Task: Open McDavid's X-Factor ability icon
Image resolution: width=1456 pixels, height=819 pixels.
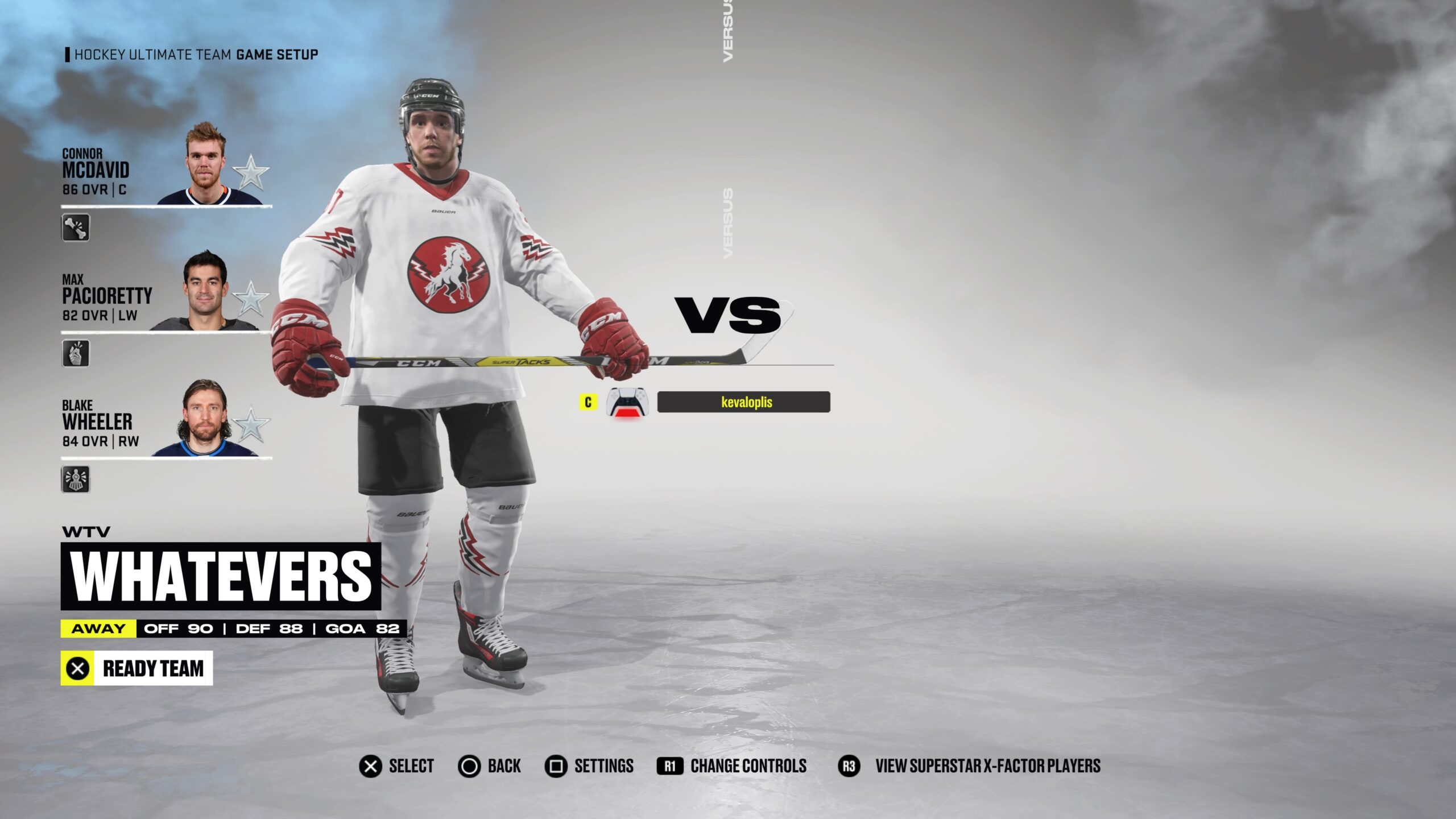Action: 76,227
